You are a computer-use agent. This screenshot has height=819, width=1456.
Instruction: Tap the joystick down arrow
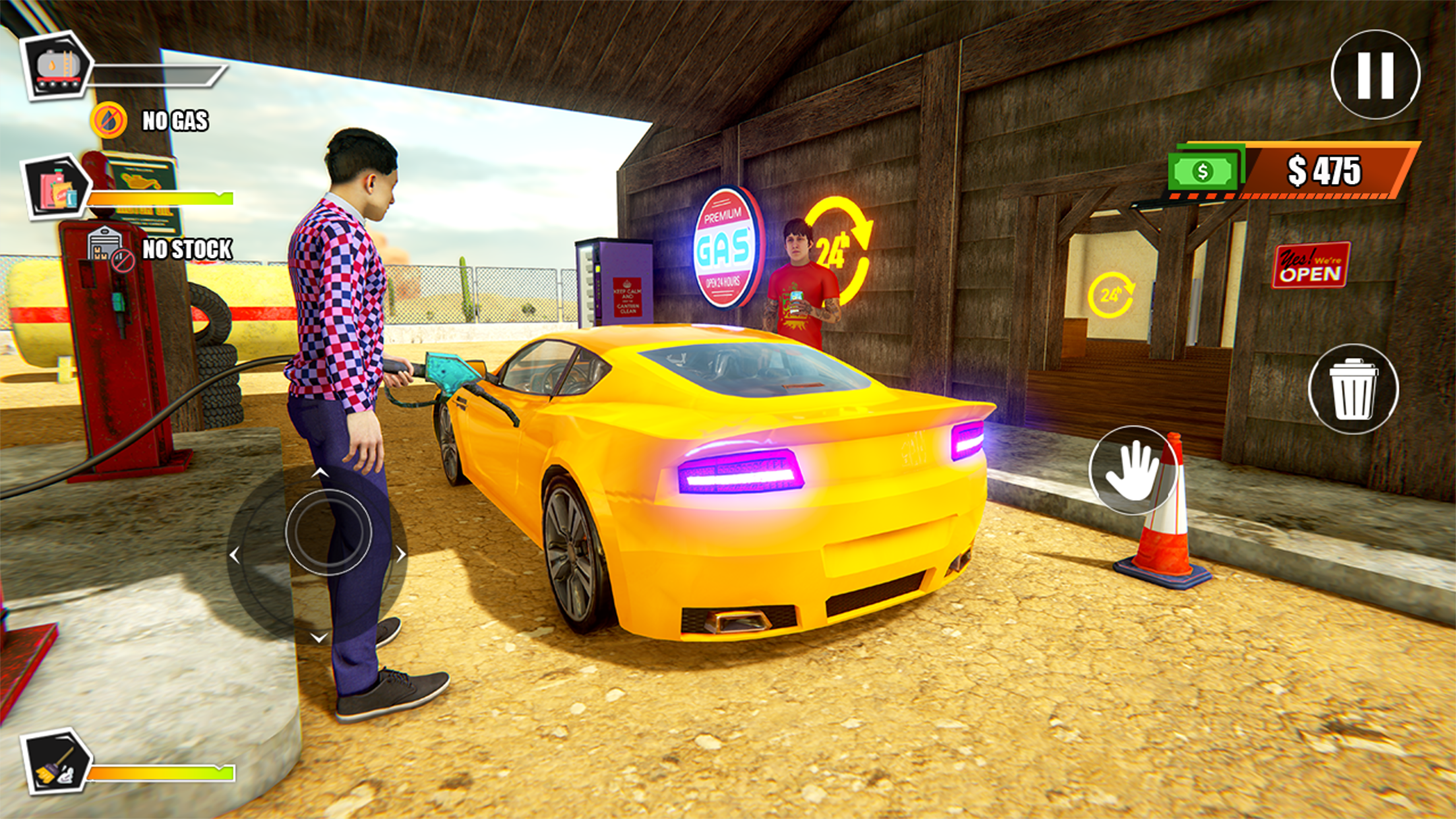[x=319, y=637]
